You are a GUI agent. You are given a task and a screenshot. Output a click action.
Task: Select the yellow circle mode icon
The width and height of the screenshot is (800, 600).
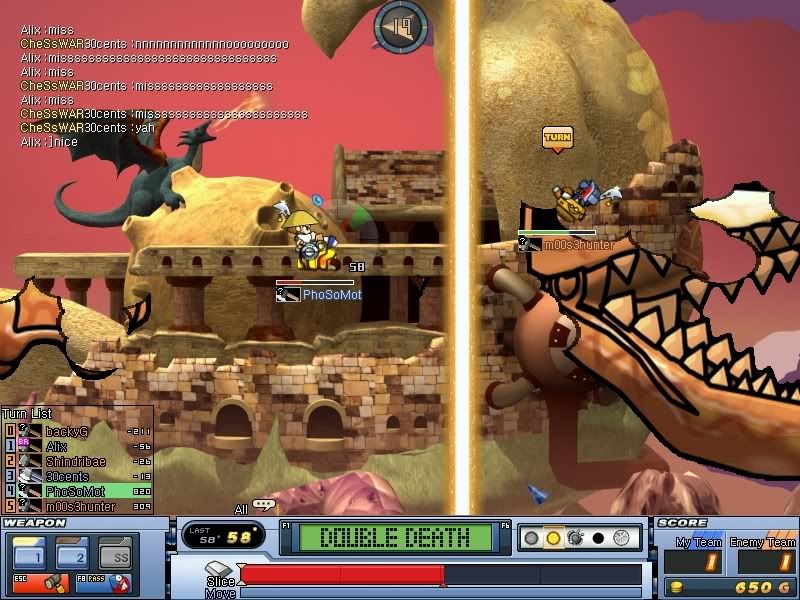[552, 538]
